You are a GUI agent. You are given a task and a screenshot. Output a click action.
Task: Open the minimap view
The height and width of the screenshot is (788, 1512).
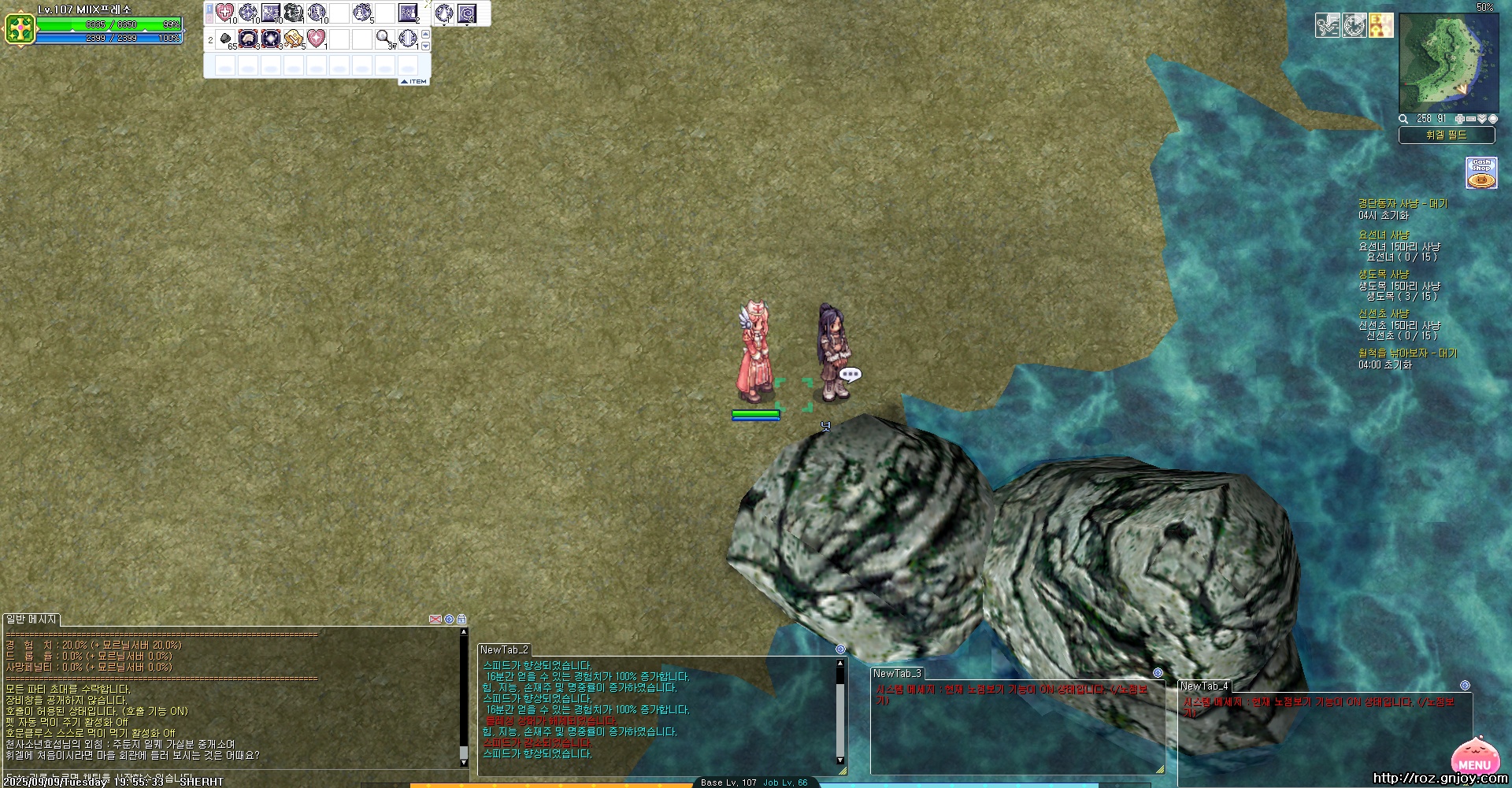click(x=1448, y=61)
